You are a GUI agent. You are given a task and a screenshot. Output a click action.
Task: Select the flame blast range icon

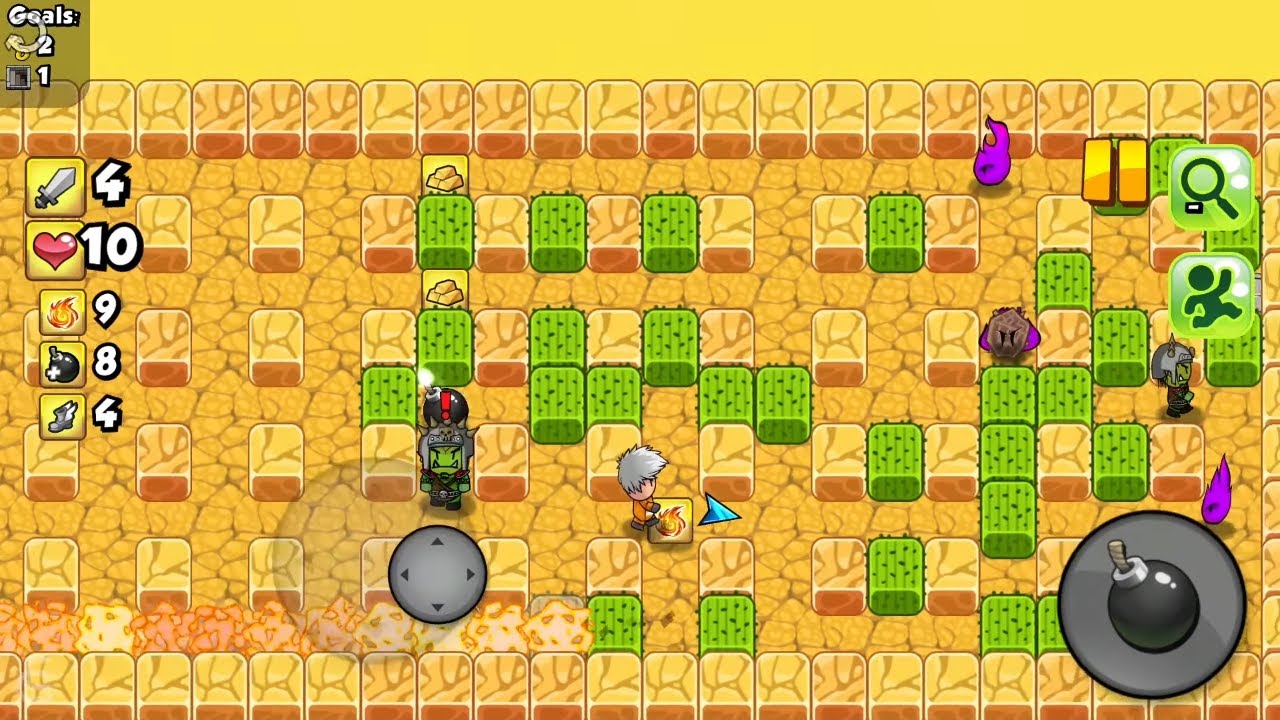pyautogui.click(x=60, y=311)
